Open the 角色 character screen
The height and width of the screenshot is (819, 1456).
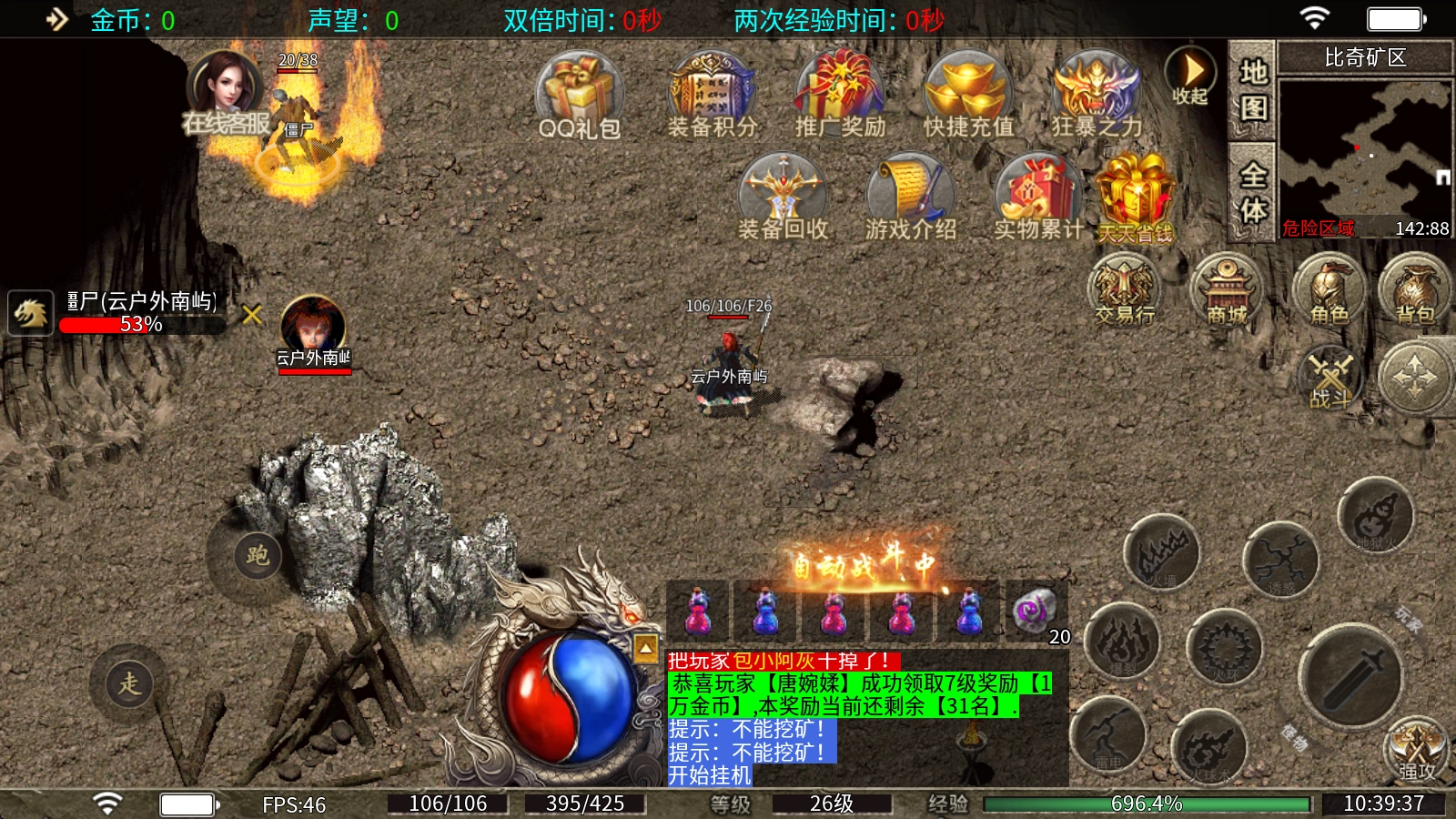(x=1330, y=289)
